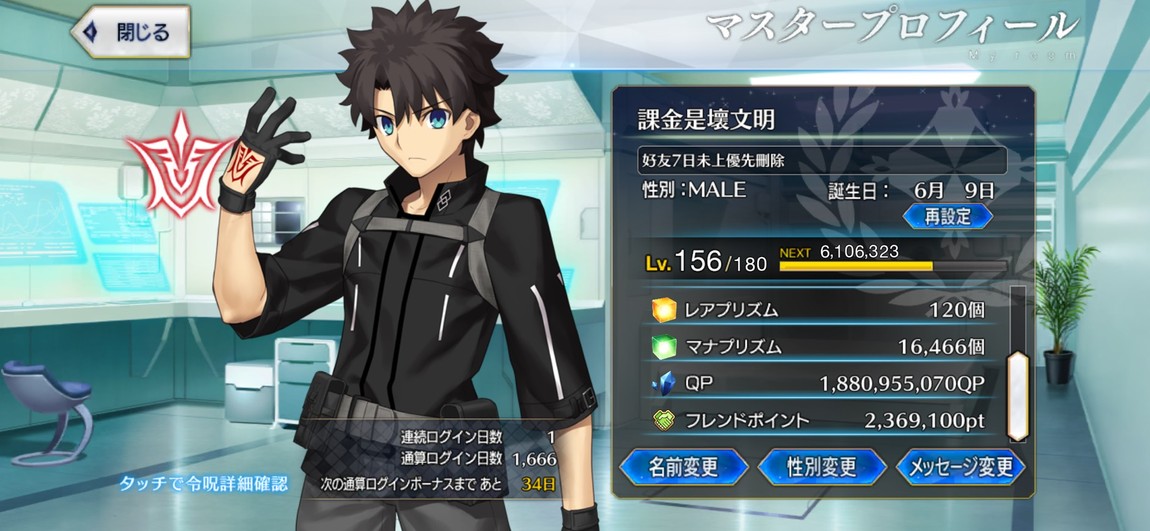Open the 名前変更 name change option
The image size is (1150, 531).
[x=684, y=467]
